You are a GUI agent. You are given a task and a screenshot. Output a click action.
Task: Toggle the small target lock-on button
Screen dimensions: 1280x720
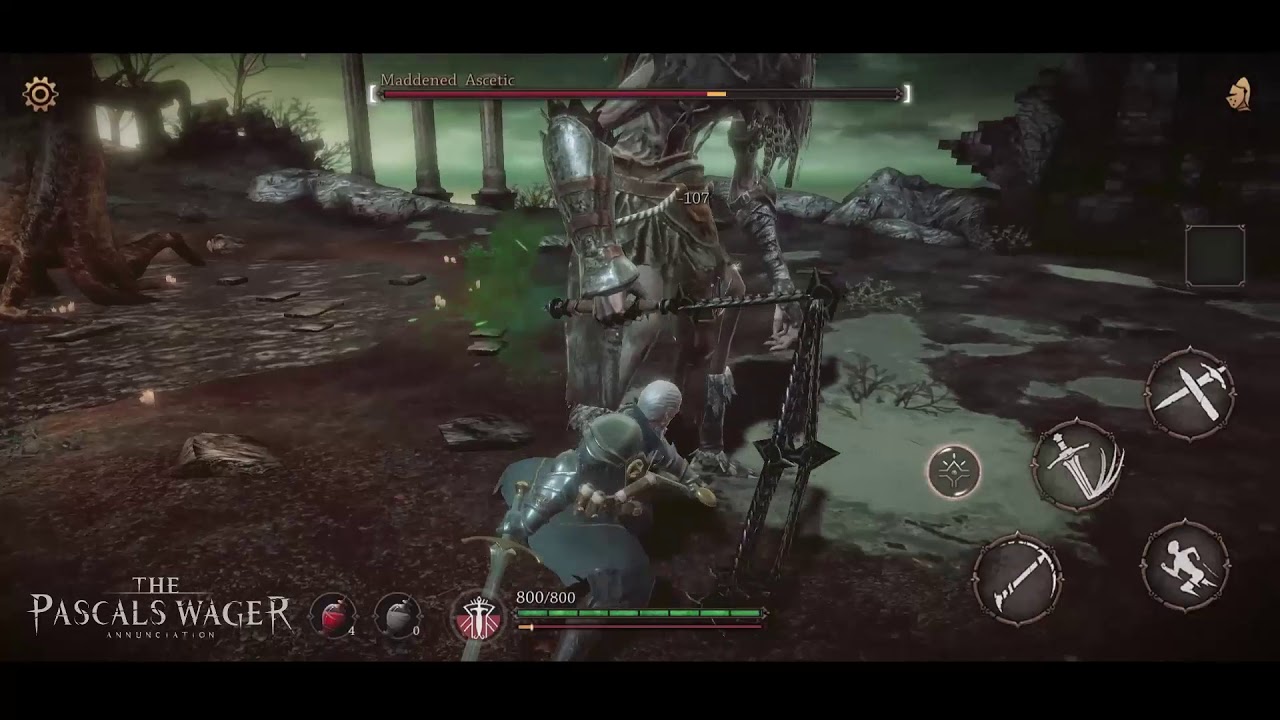point(954,471)
